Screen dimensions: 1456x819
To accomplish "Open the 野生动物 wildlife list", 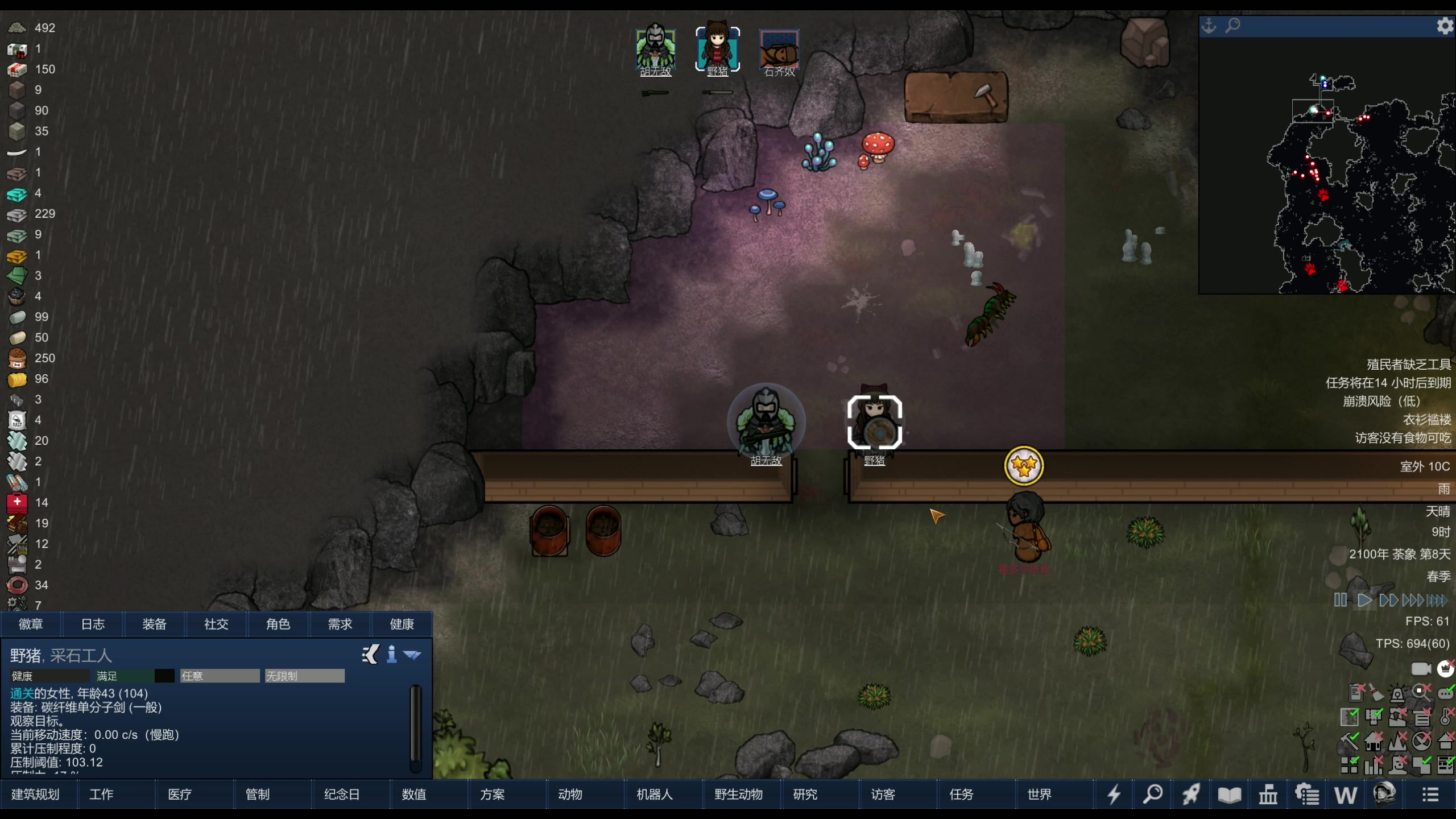I will [738, 794].
